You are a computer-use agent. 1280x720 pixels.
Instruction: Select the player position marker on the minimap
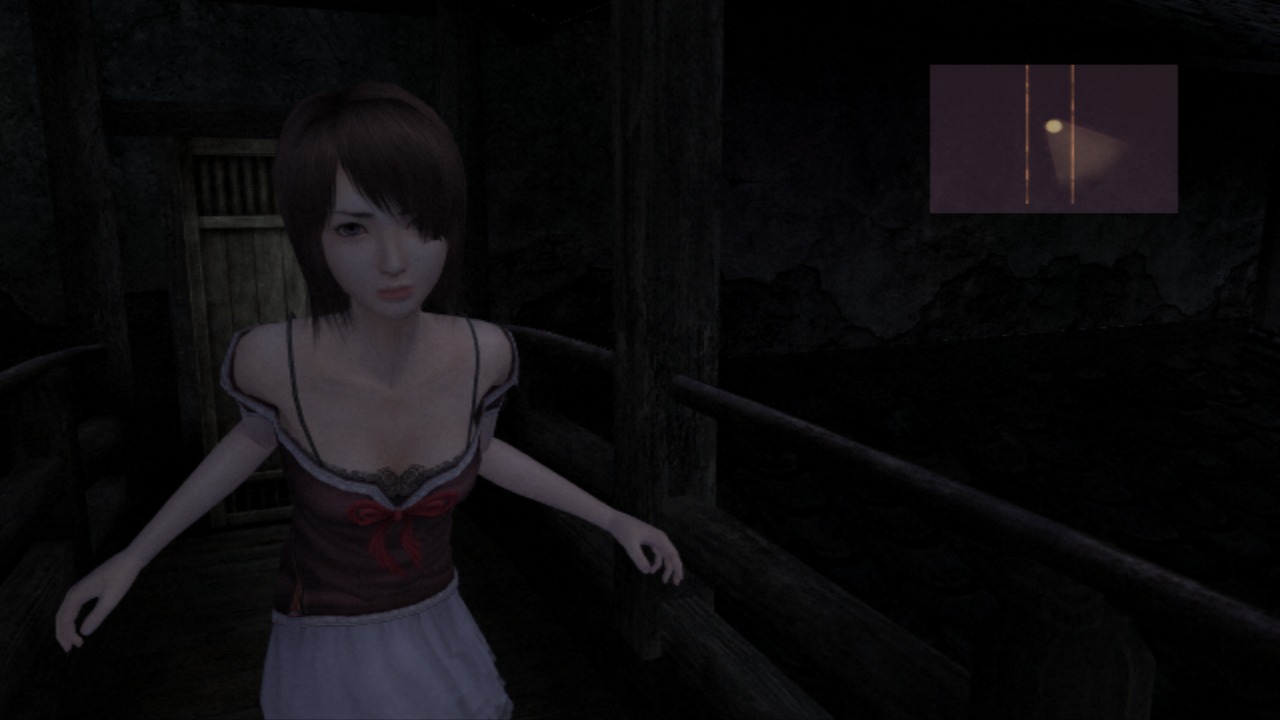1052,126
